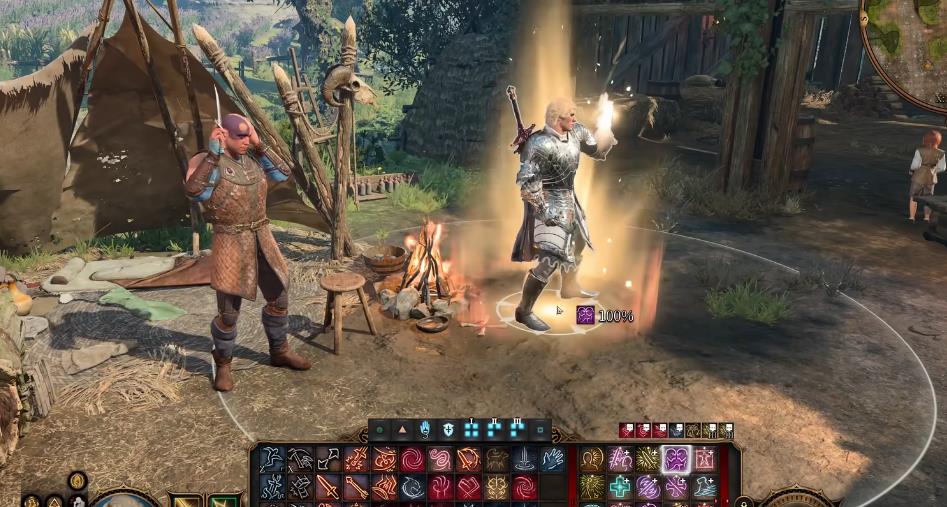The width and height of the screenshot is (947, 507).
Task: Select the spell level II filter tab
Action: pos(494,430)
